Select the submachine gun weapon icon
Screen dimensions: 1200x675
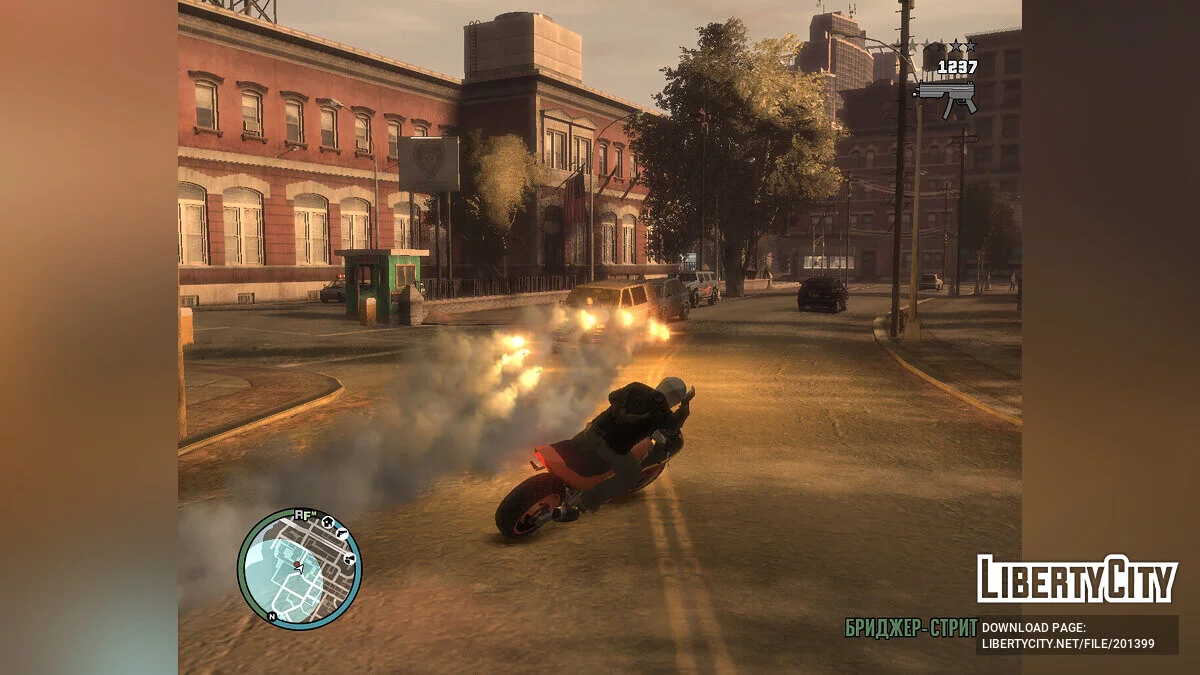(x=945, y=97)
